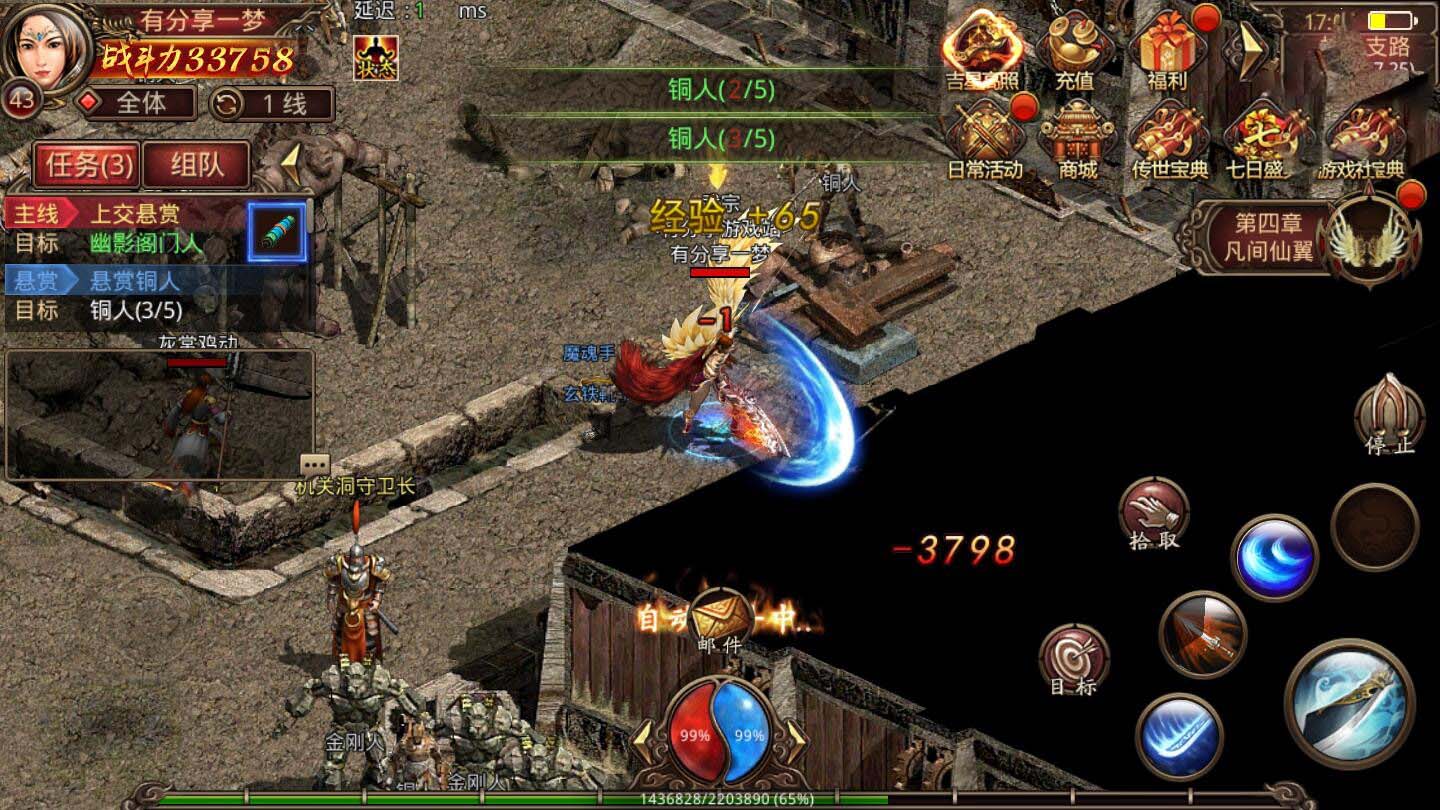Open the 充值 recharge menu
1440x810 pixels.
tap(1075, 50)
